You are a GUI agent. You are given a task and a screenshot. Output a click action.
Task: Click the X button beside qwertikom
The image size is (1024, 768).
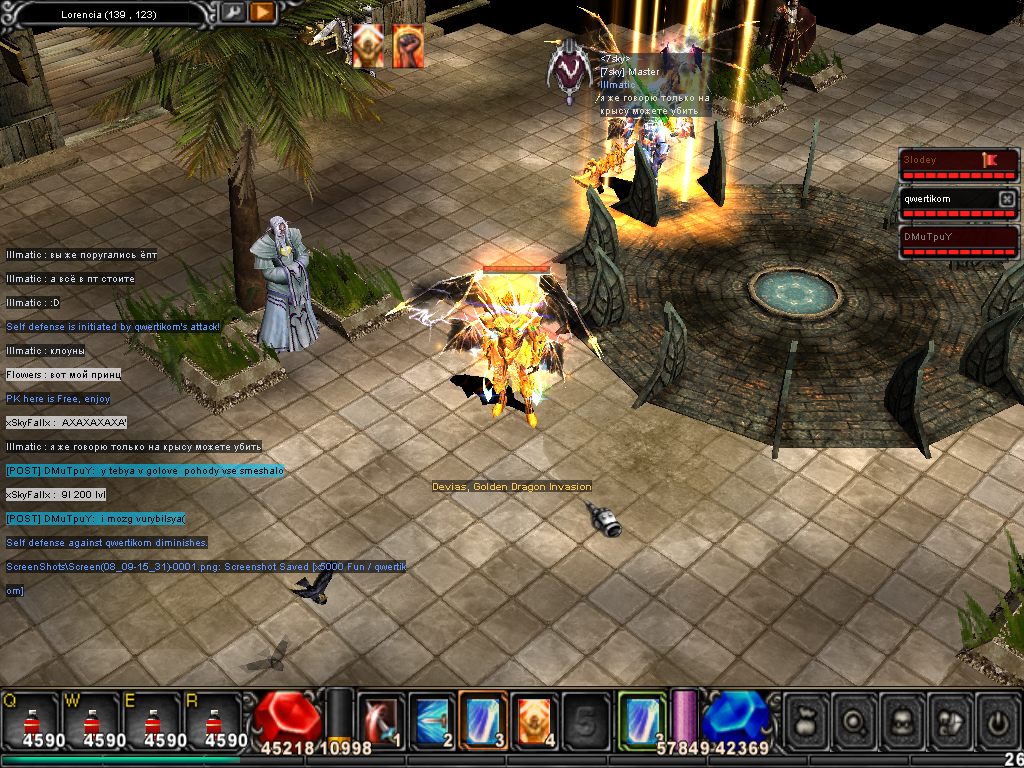(1007, 199)
